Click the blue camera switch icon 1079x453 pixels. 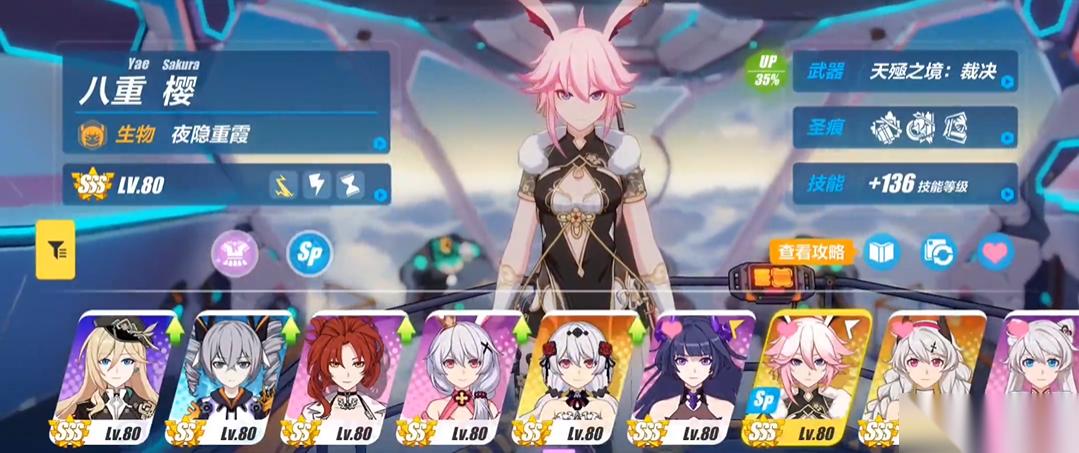(x=939, y=252)
